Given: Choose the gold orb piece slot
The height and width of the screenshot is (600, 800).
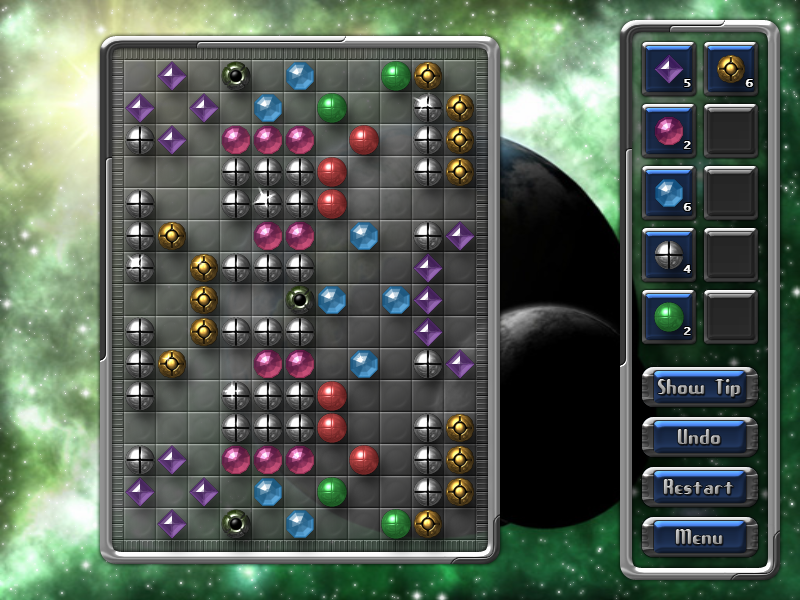Looking at the screenshot, I should pyautogui.click(x=730, y=69).
